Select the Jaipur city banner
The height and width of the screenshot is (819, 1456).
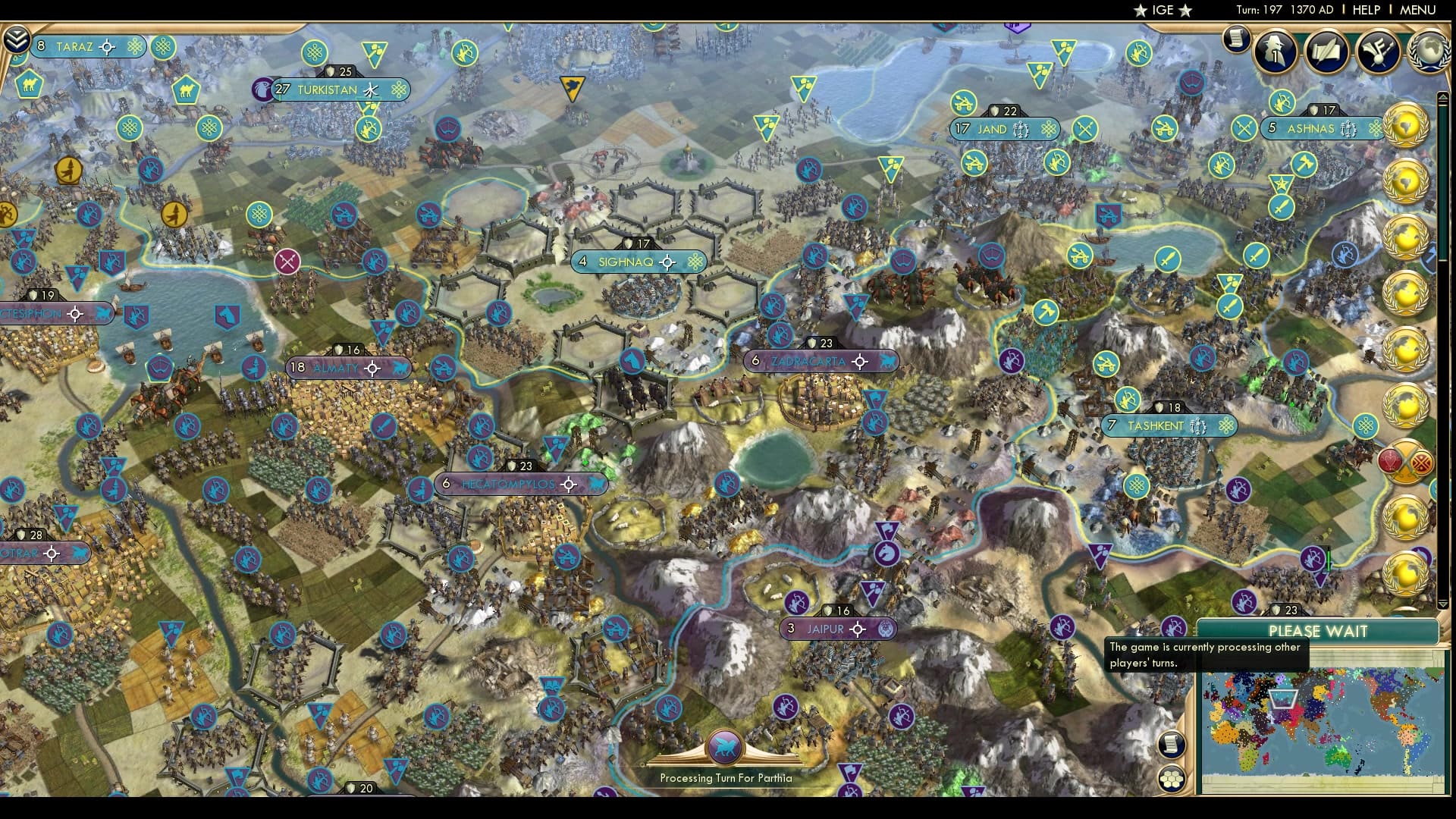pyautogui.click(x=837, y=629)
